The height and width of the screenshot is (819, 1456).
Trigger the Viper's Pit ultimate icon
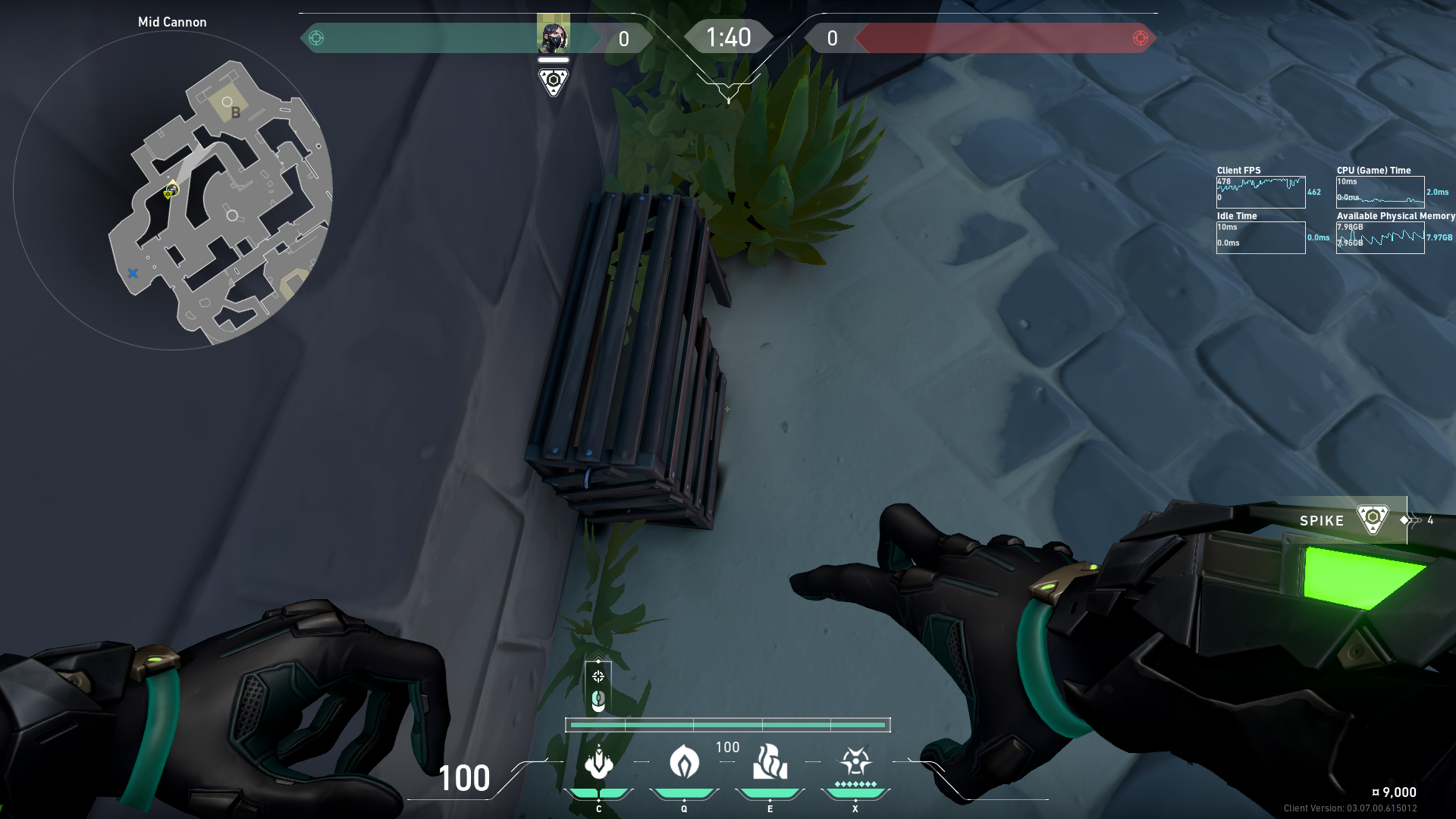855,762
